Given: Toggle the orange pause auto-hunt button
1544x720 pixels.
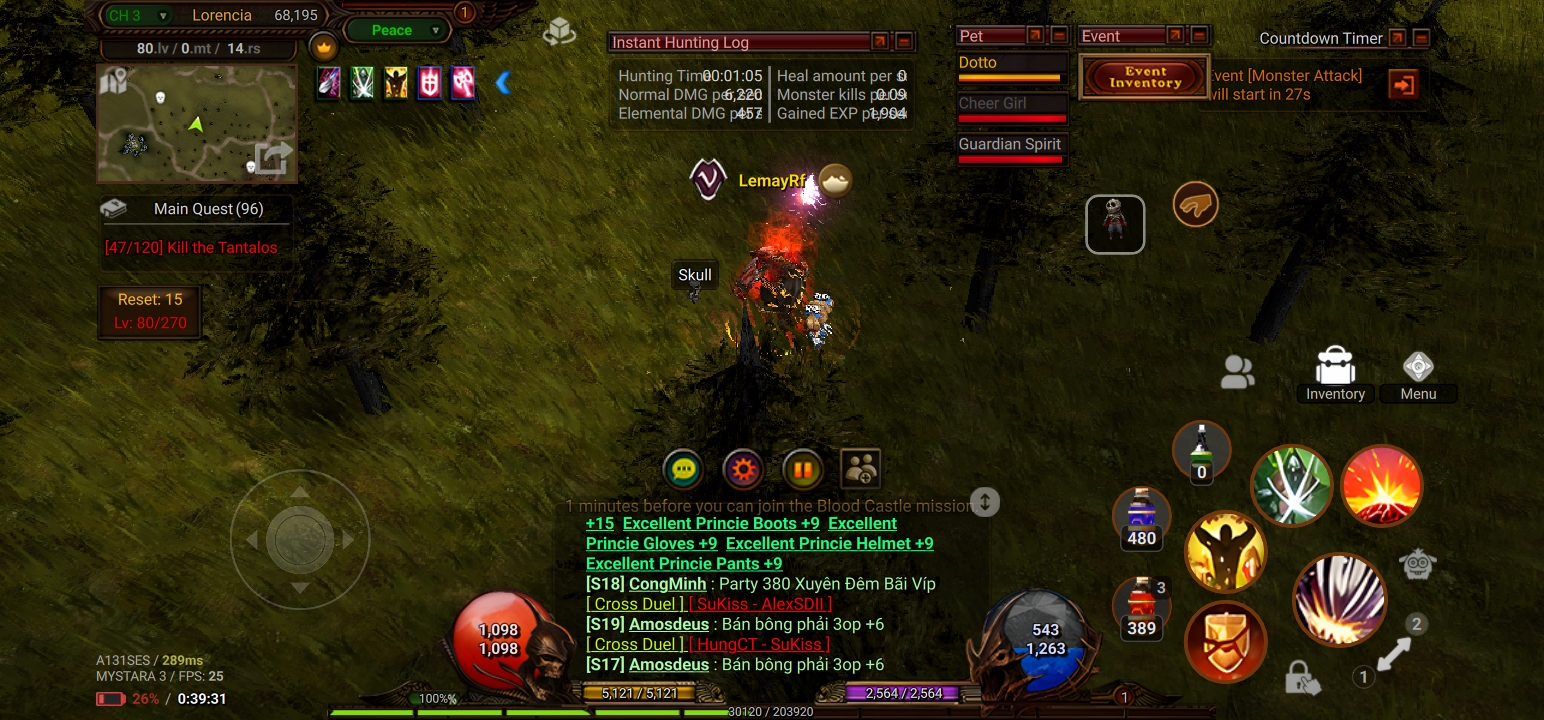Looking at the screenshot, I should coord(802,469).
